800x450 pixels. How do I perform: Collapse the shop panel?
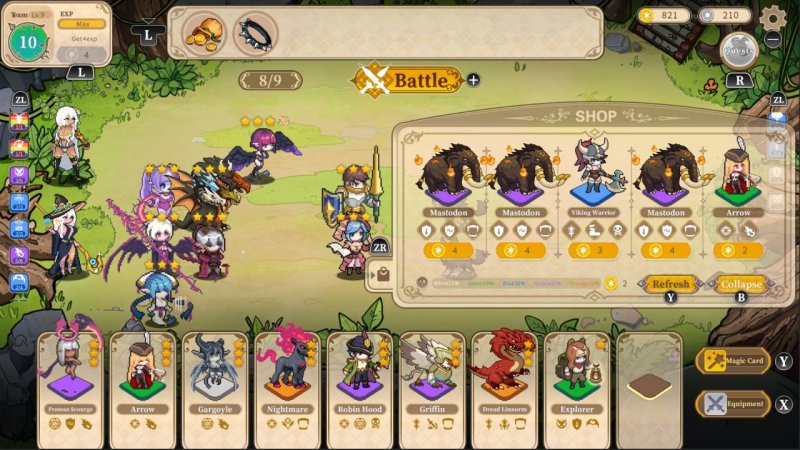pos(740,284)
